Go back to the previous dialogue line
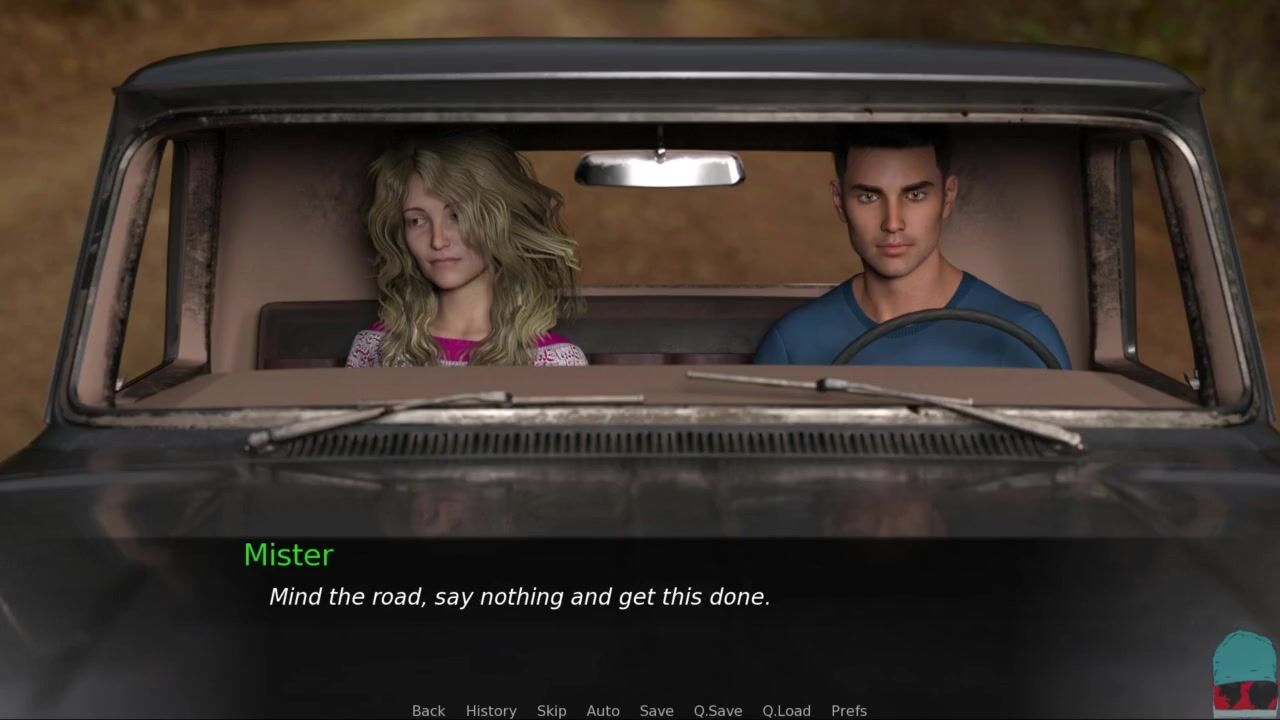This screenshot has height=720, width=1280. [428, 711]
